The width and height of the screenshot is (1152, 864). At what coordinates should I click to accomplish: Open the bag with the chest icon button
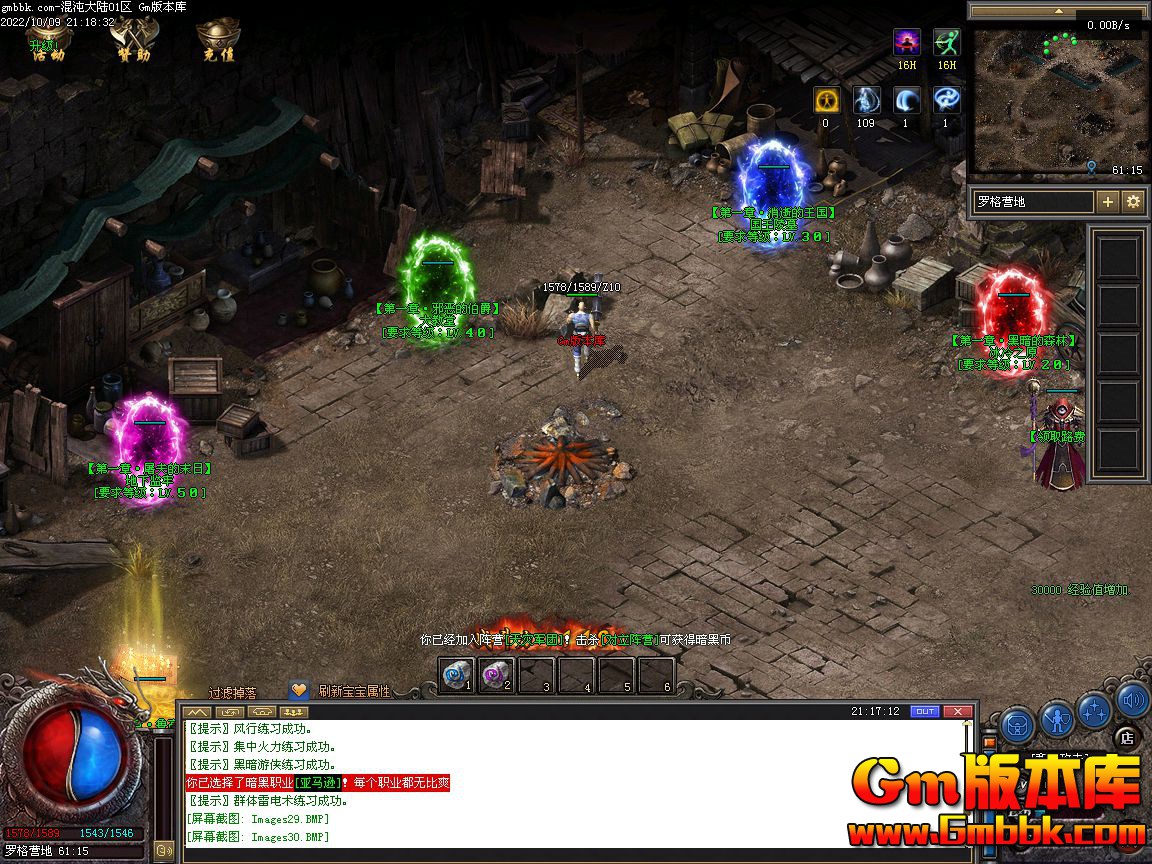coord(1017,724)
